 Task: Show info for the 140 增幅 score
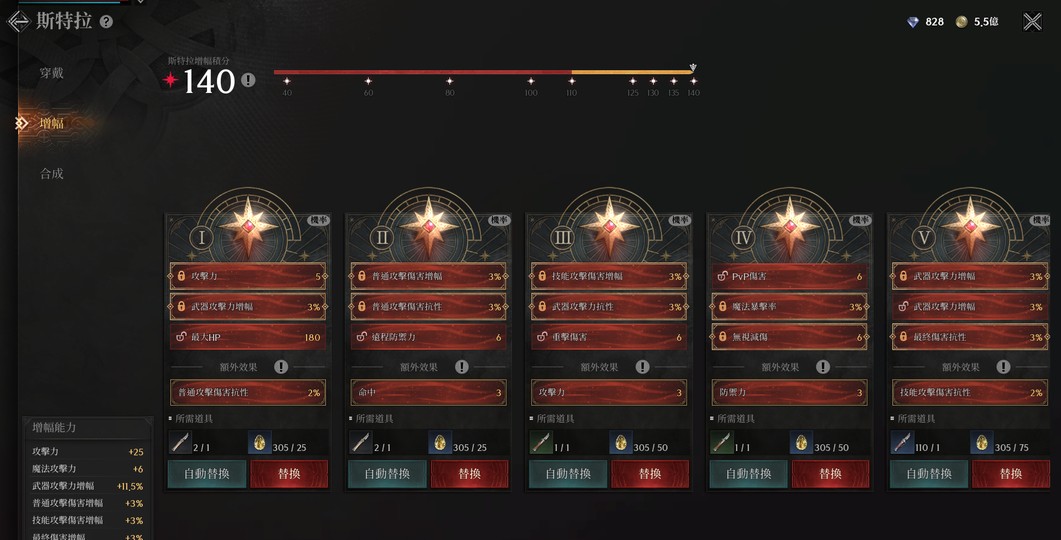point(248,80)
